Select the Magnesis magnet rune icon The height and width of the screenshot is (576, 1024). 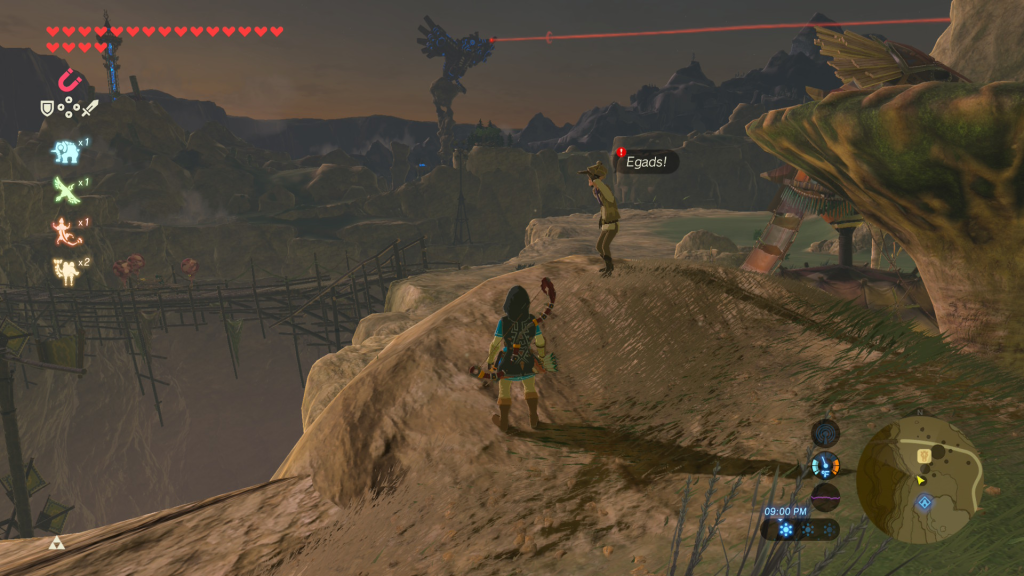(x=69, y=79)
